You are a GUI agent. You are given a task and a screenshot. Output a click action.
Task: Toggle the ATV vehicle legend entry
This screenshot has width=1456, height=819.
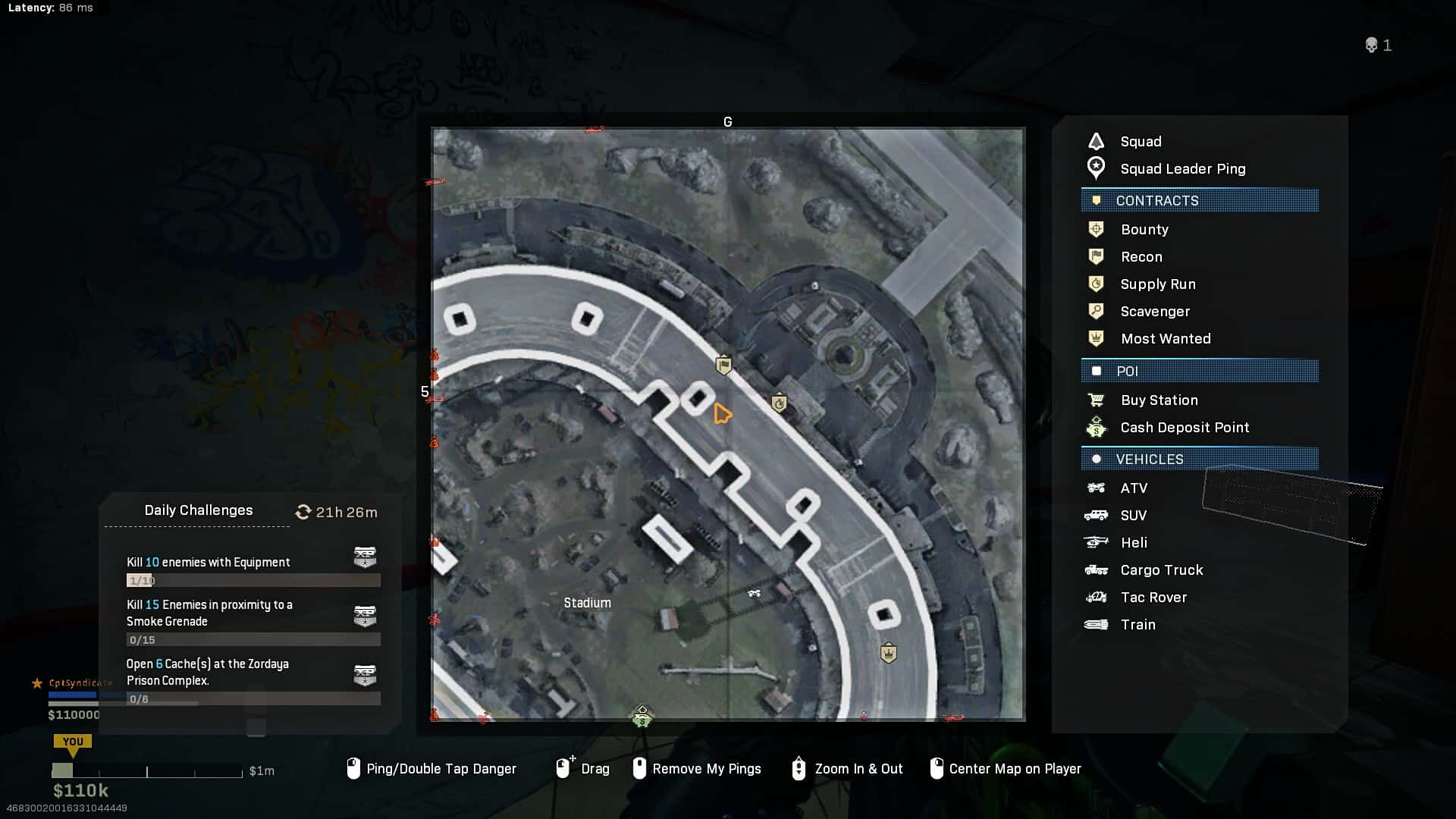(1133, 488)
